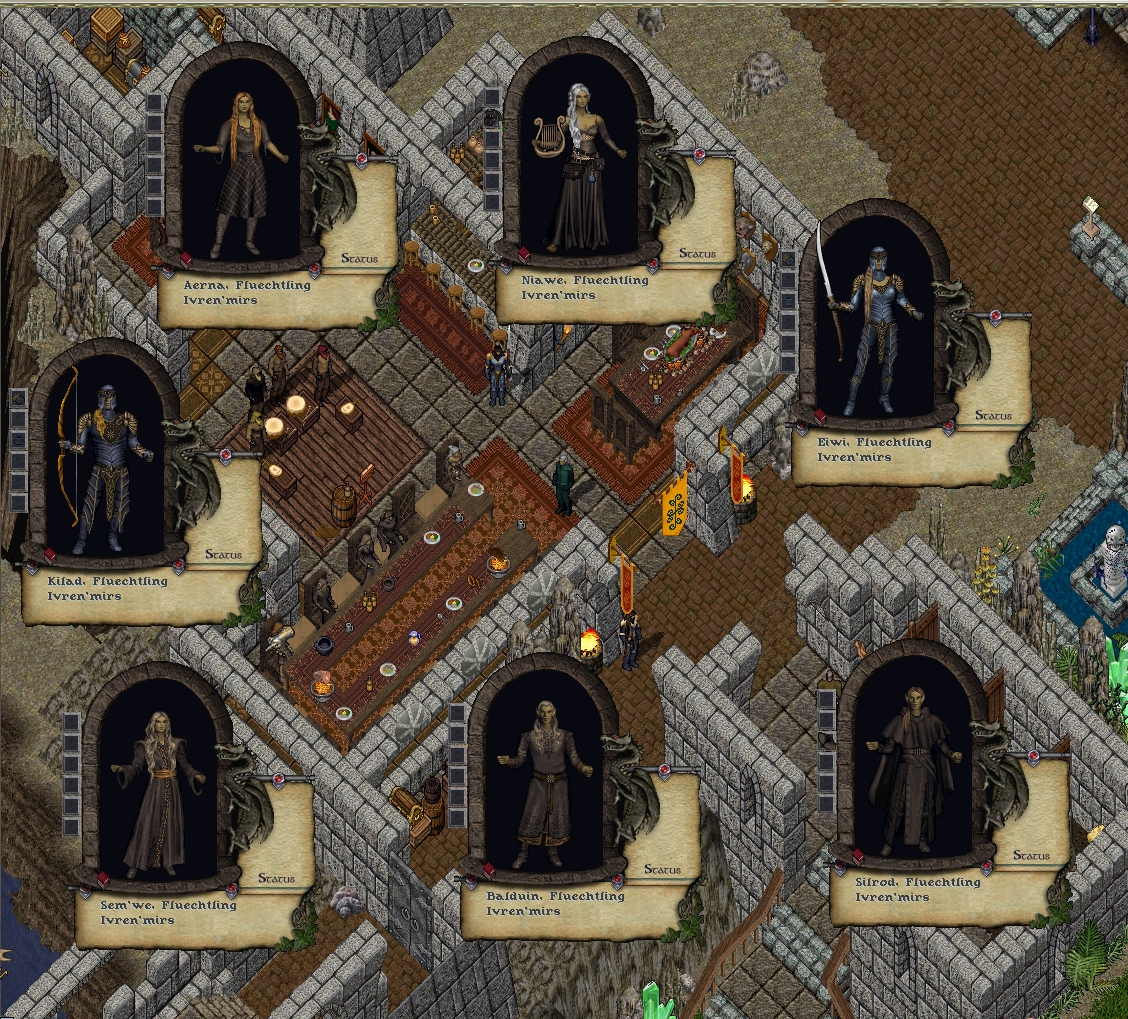The width and height of the screenshot is (1128, 1019).
Task: Open Niawe's Status button
Action: pyautogui.click(x=697, y=254)
